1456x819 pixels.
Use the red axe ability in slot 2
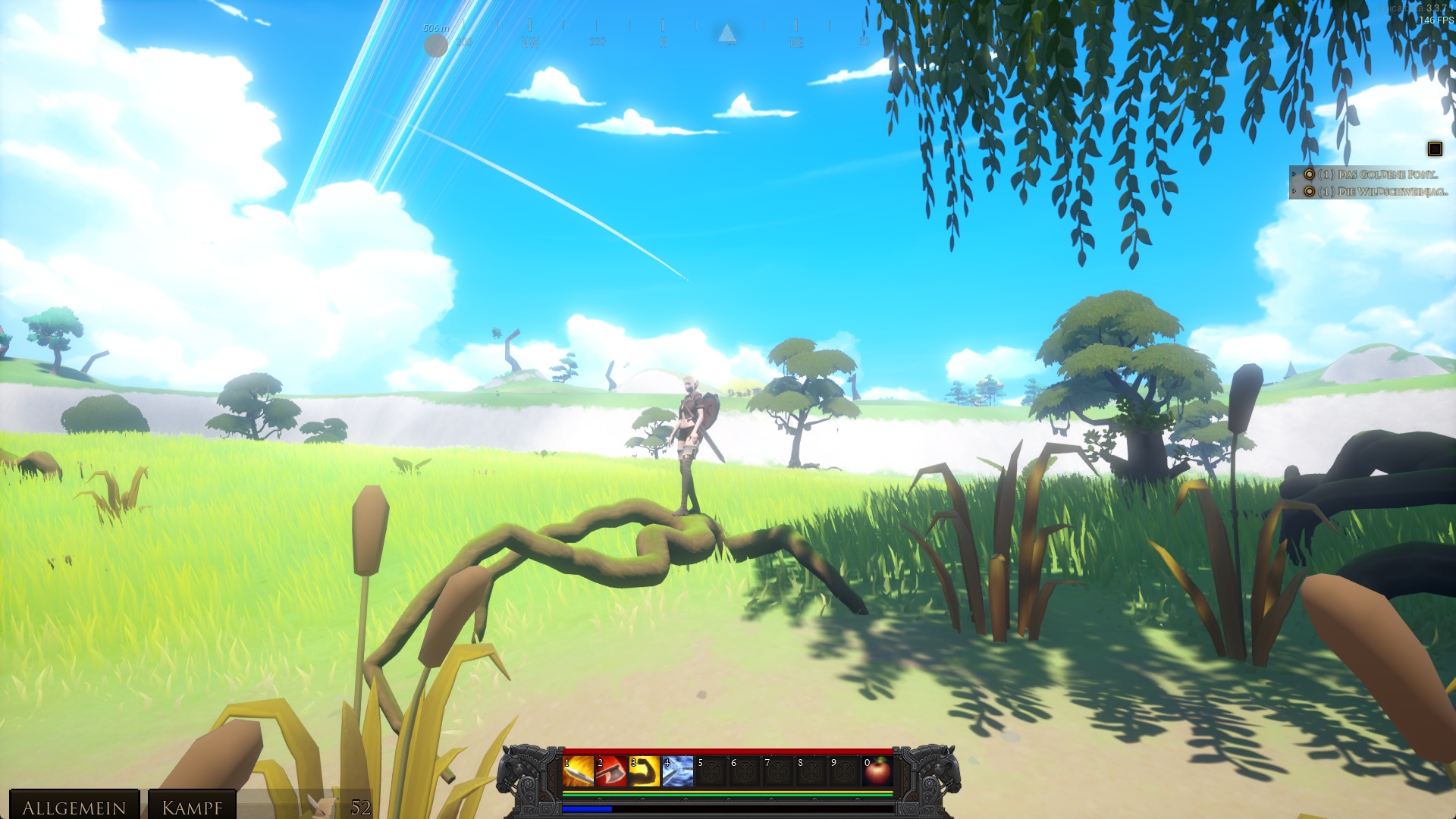(611, 771)
